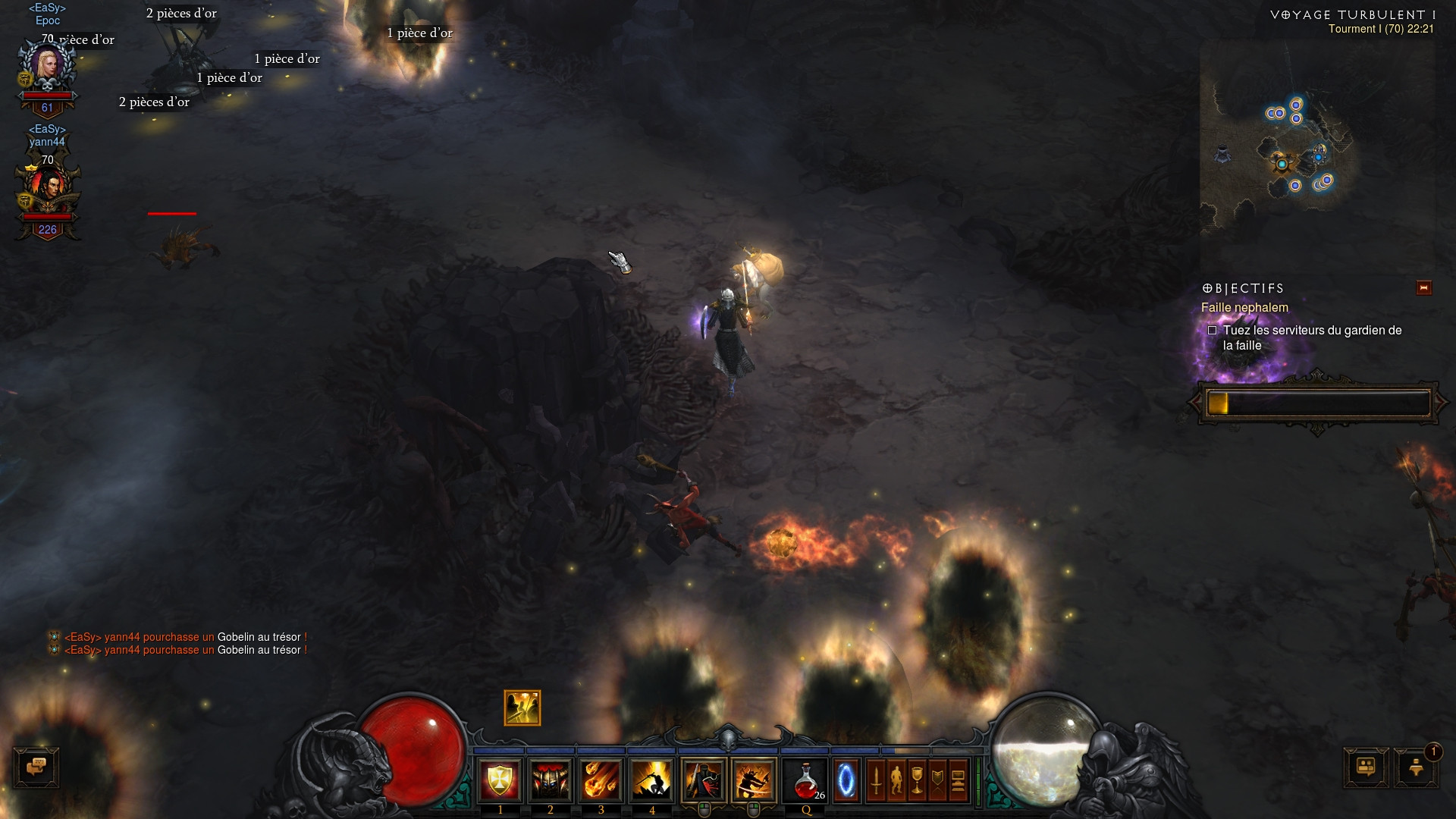The height and width of the screenshot is (819, 1456).
Task: Activate the shield-with-cross skill in slot 1
Action: (500, 780)
